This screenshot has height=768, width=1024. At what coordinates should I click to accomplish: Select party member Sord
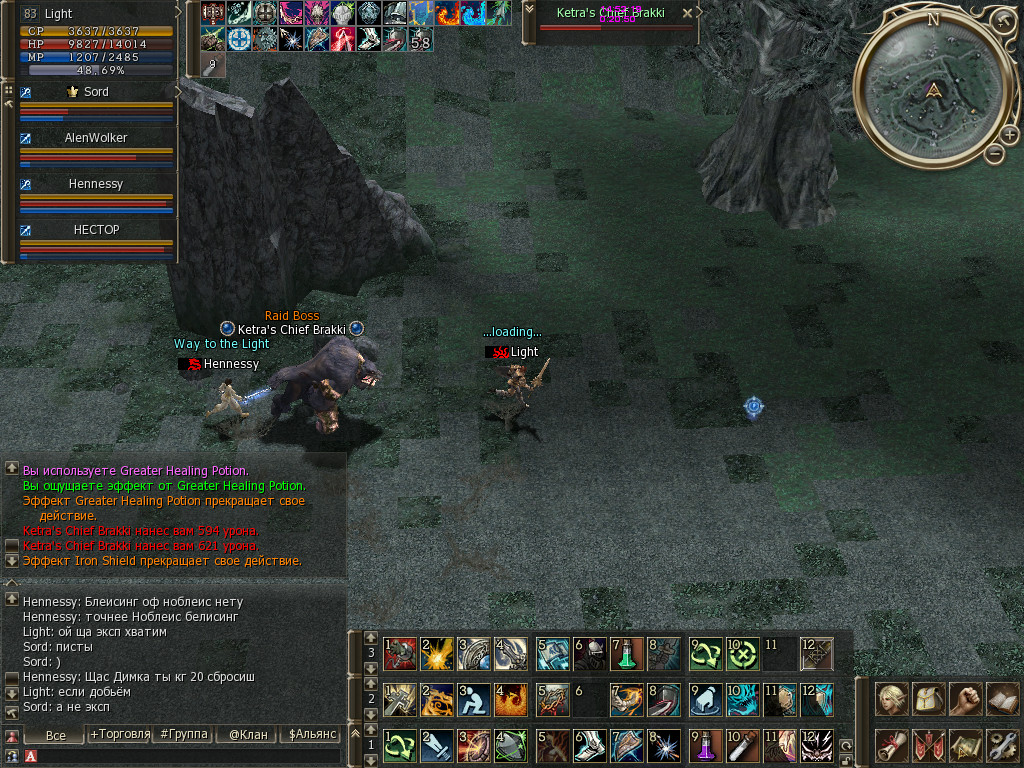click(x=96, y=92)
